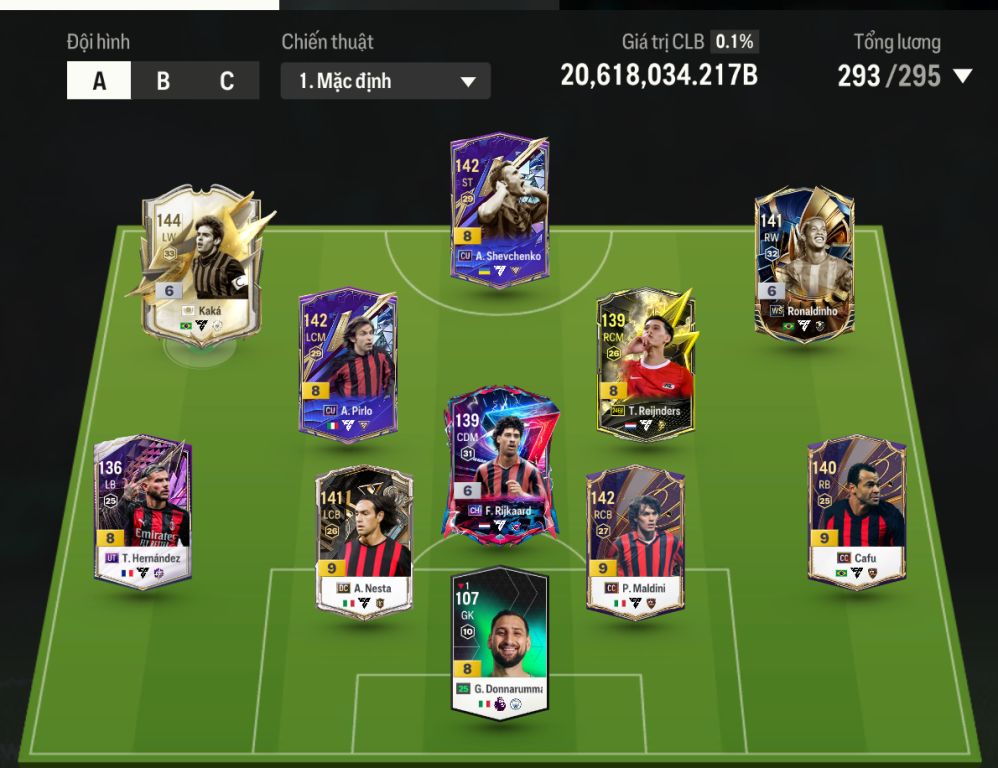Select the P. Maldini RCB card
998x768 pixels.
[635, 540]
